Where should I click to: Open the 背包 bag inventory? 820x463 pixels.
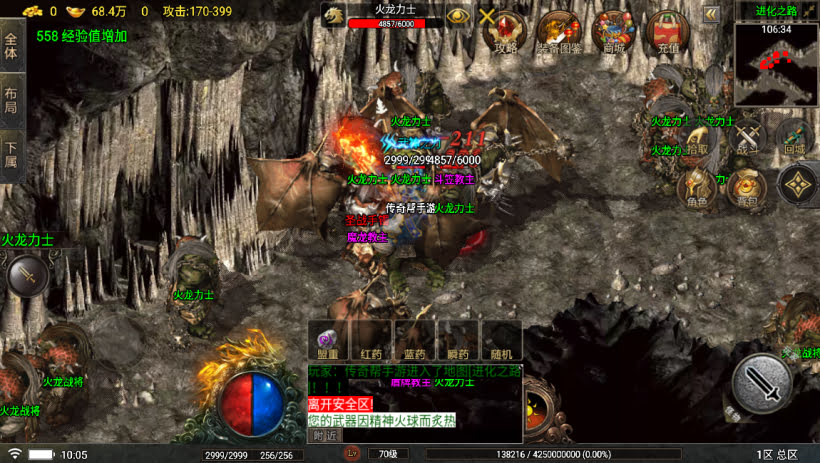(746, 187)
